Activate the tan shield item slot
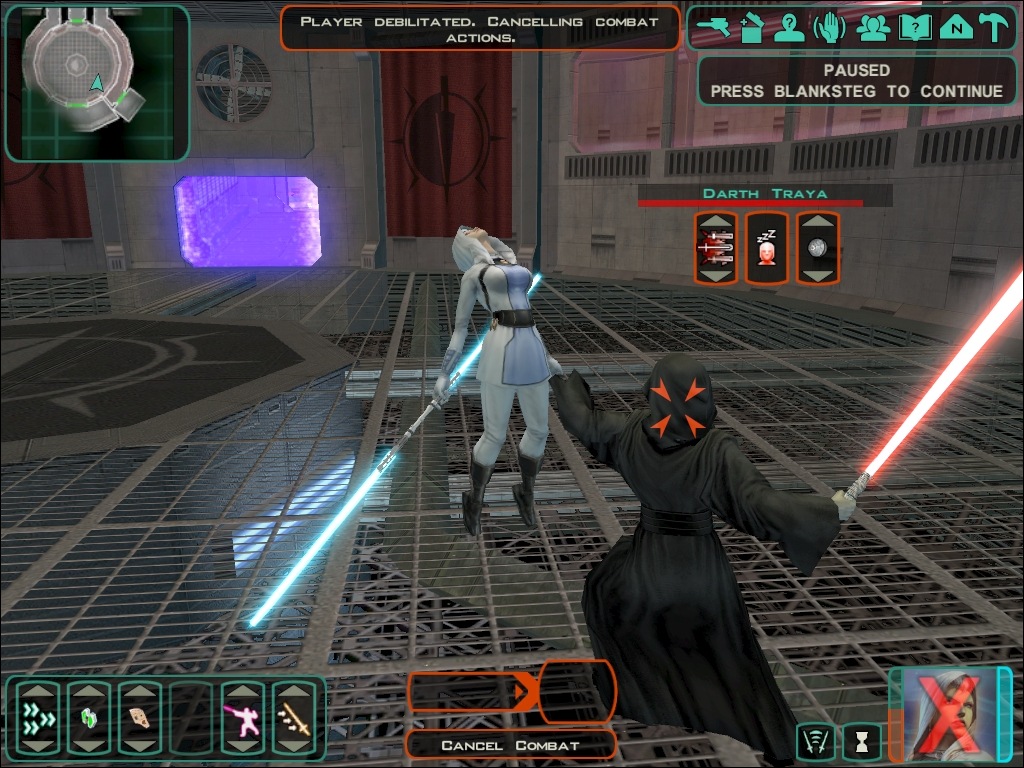 coord(140,718)
